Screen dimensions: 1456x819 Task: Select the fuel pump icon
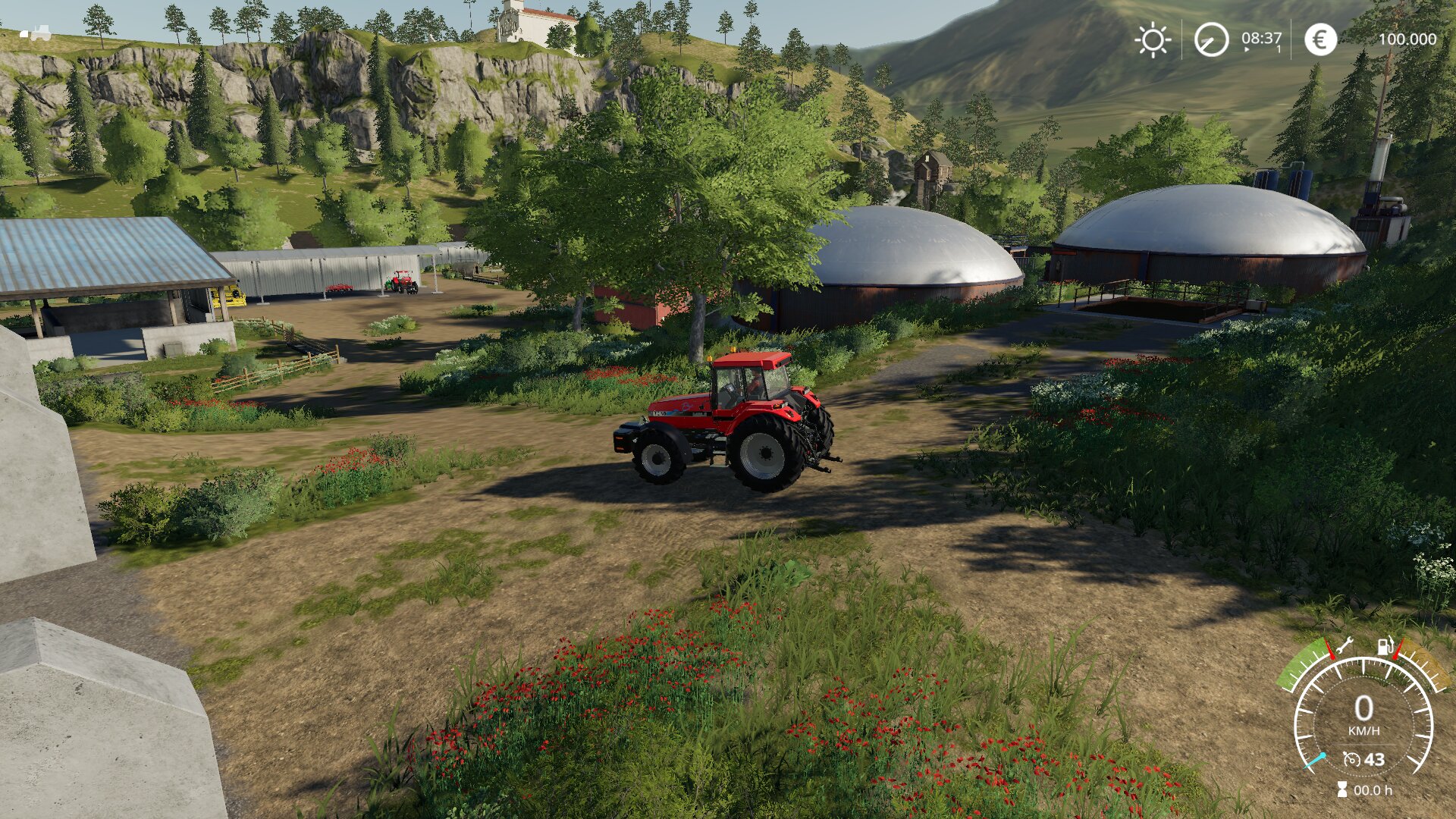click(1385, 646)
